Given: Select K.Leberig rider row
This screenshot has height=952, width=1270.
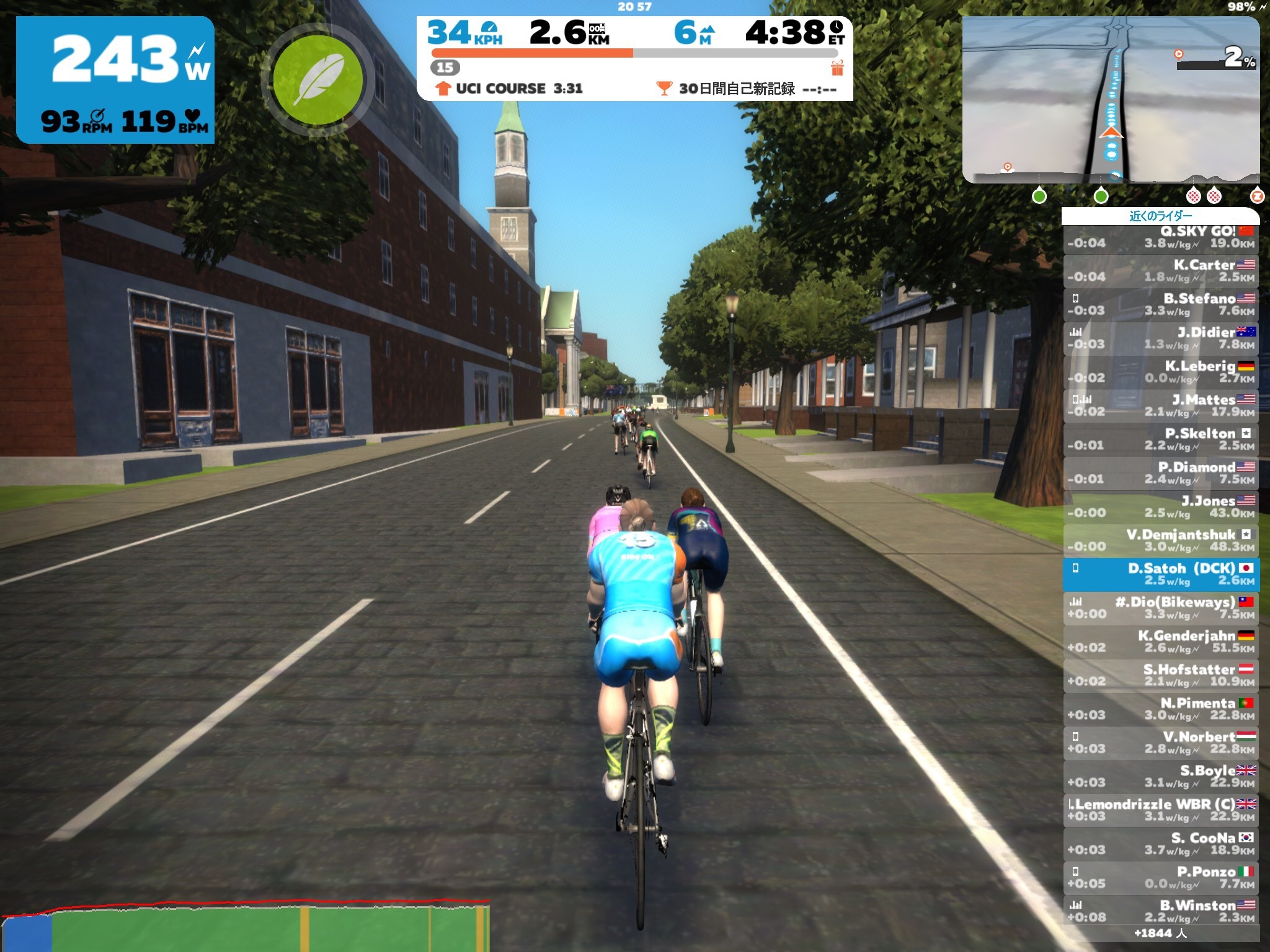Looking at the screenshot, I should (x=1161, y=372).
